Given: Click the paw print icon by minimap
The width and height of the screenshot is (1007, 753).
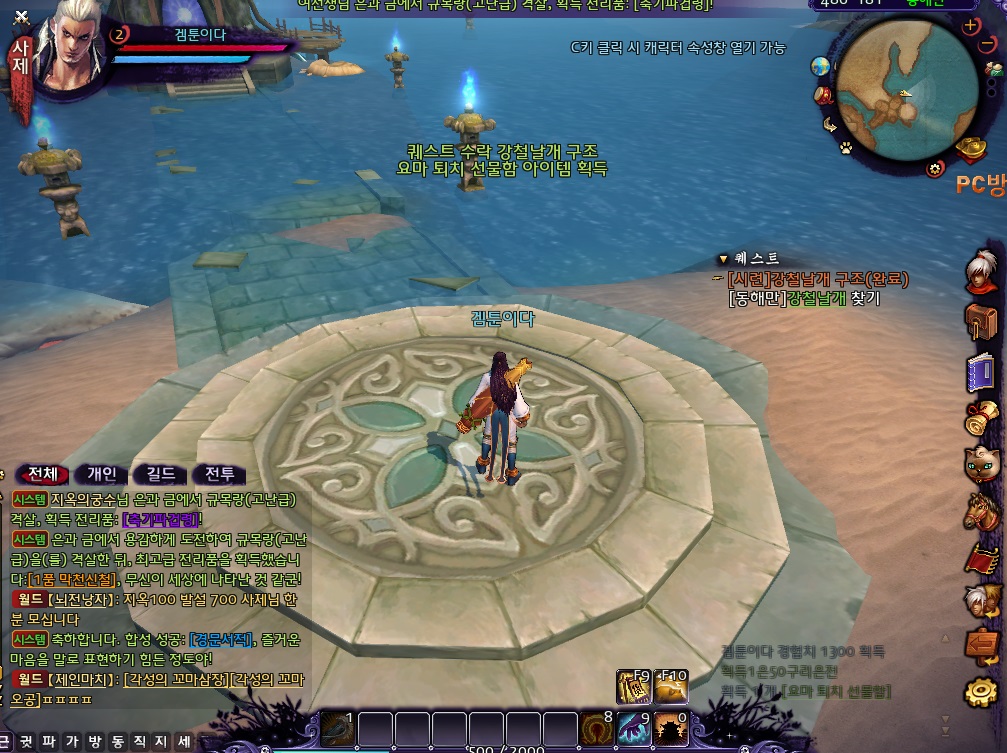Looking at the screenshot, I should (x=845, y=148).
